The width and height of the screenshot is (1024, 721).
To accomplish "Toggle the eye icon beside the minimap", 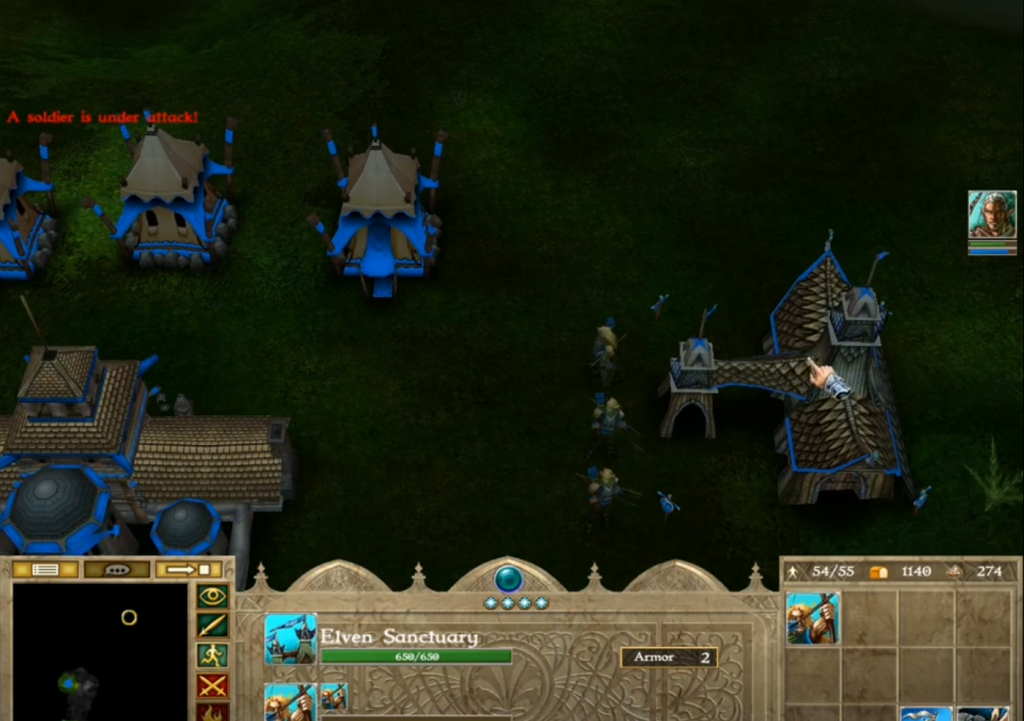I will click(x=213, y=597).
